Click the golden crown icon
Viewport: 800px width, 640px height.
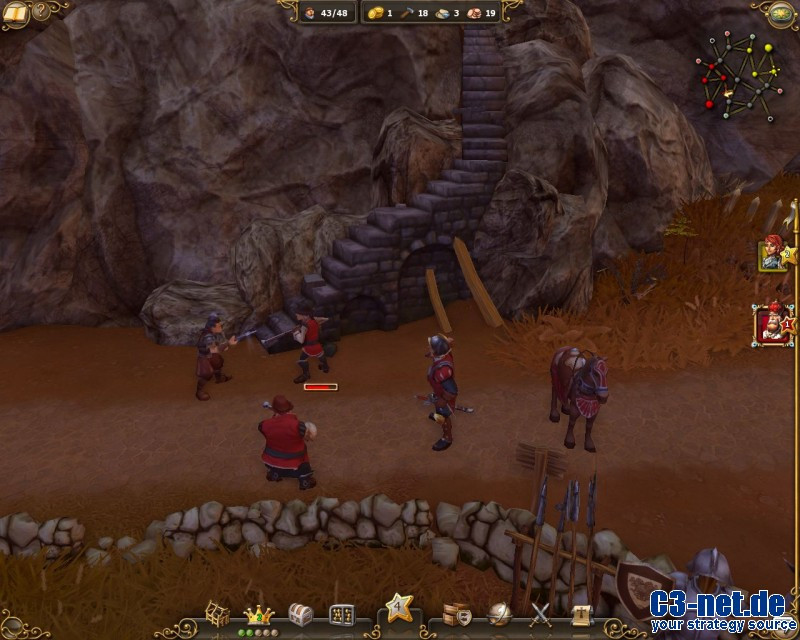258,614
